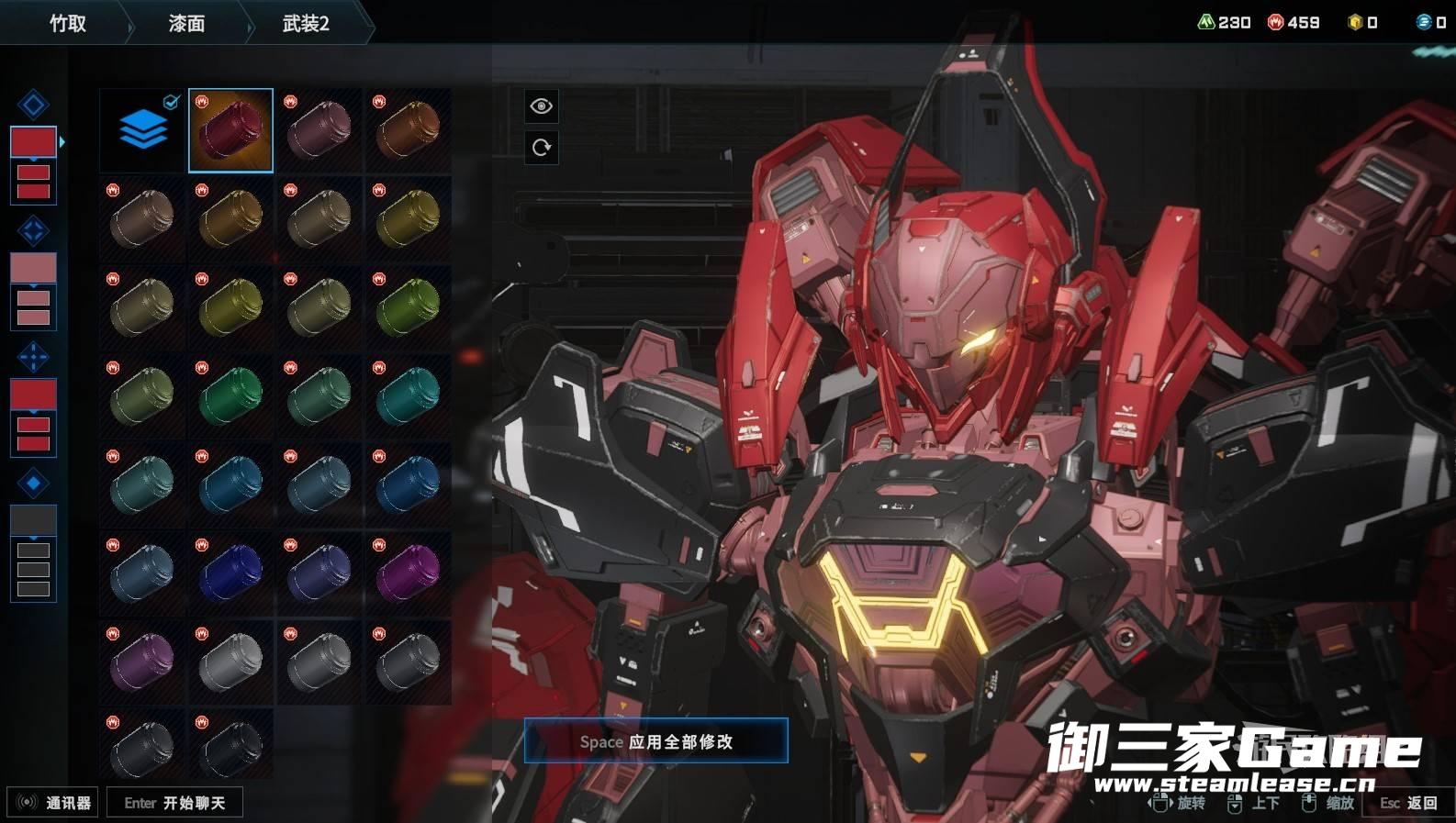Go back with the 返回 button
Screen dimensions: 1456x823
(1409, 803)
